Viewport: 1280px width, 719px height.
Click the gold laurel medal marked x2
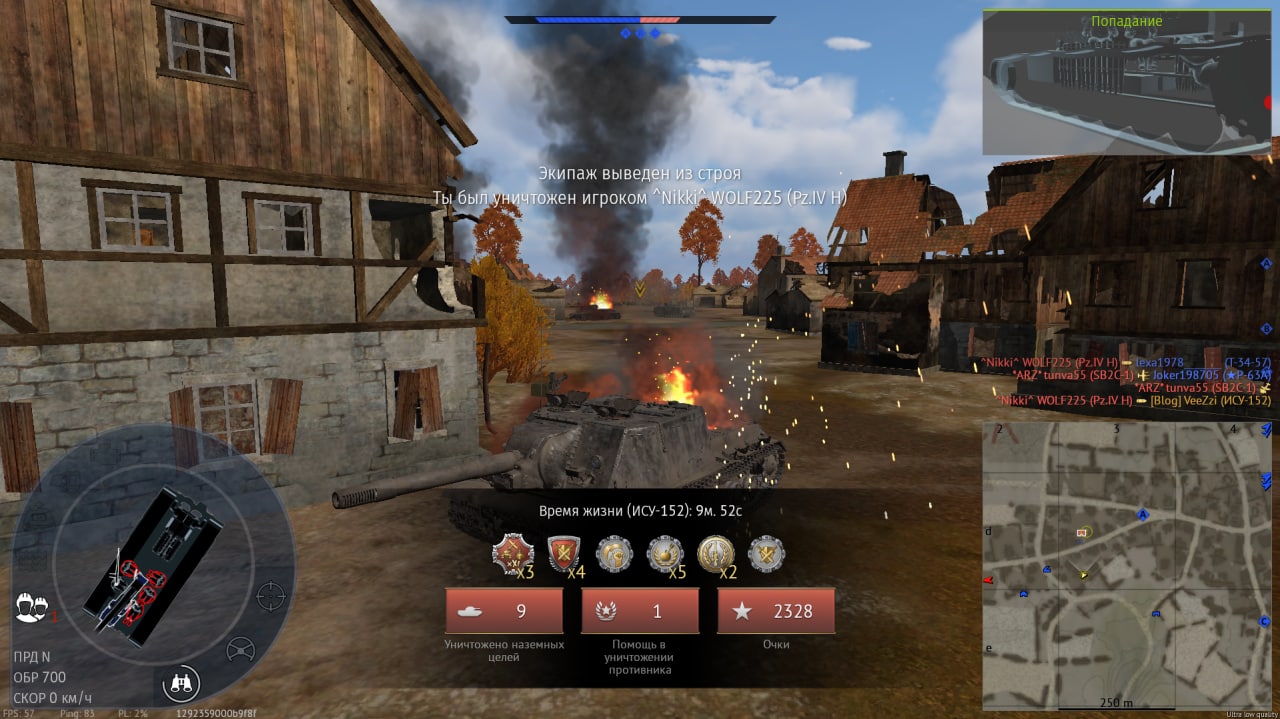point(716,555)
